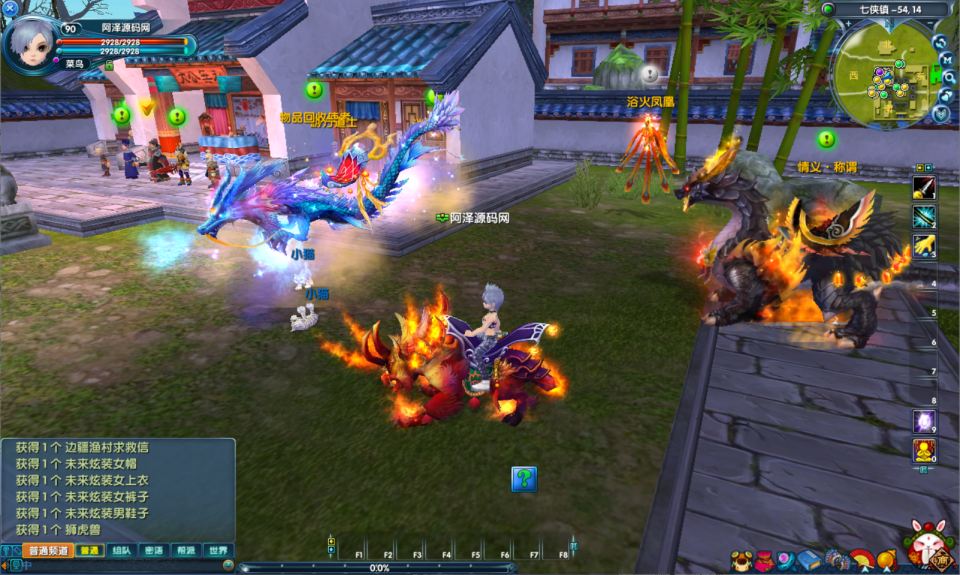Click the player character portrait
The width and height of the screenshot is (960, 575).
[x=30, y=44]
